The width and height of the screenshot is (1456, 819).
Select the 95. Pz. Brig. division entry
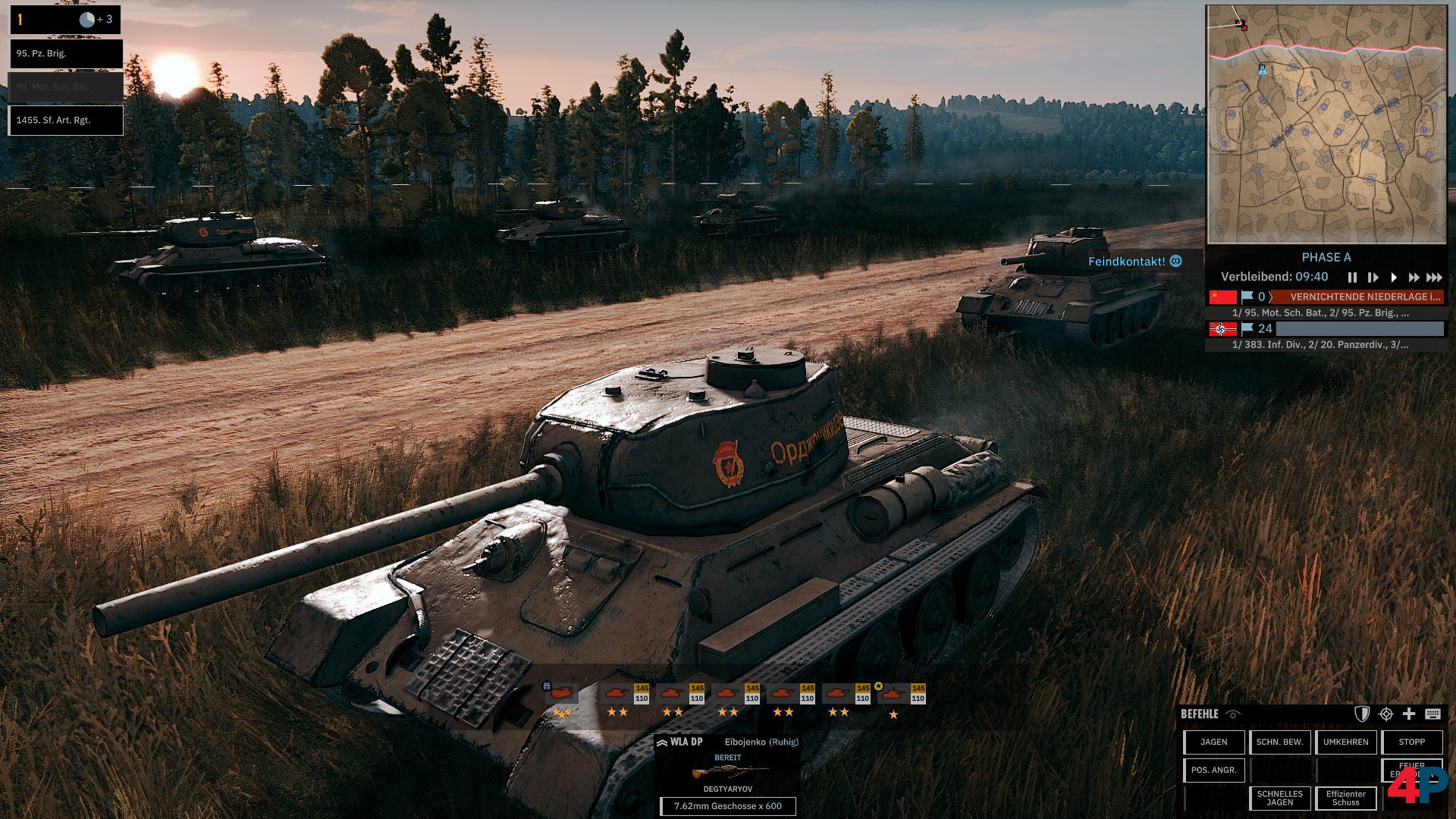pyautogui.click(x=65, y=54)
